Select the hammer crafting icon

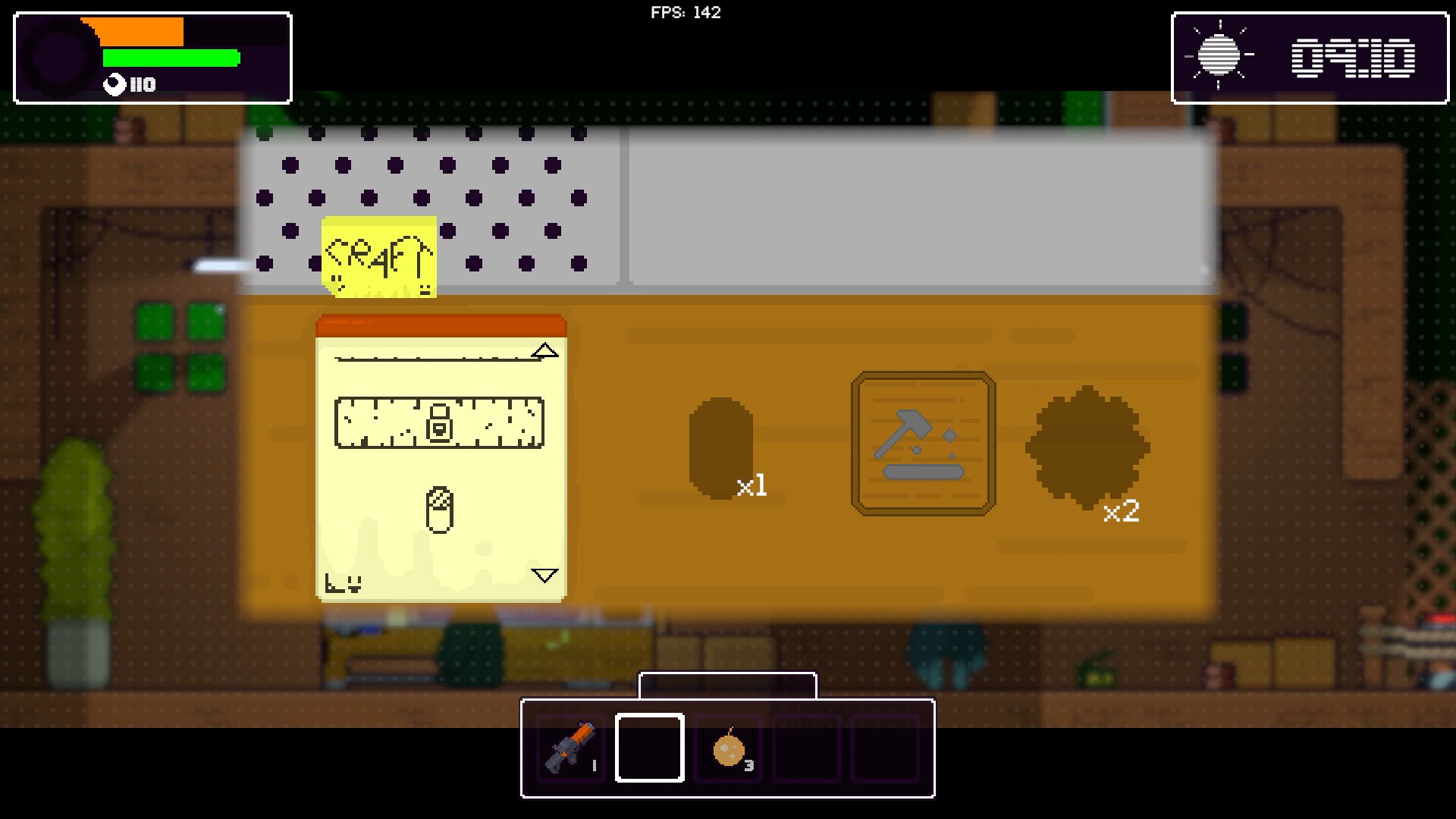pos(921,444)
